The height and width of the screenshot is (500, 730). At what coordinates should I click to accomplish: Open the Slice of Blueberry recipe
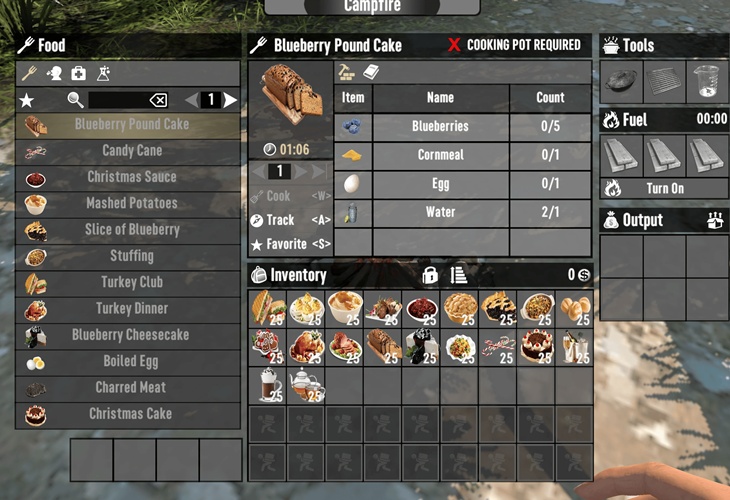click(130, 230)
